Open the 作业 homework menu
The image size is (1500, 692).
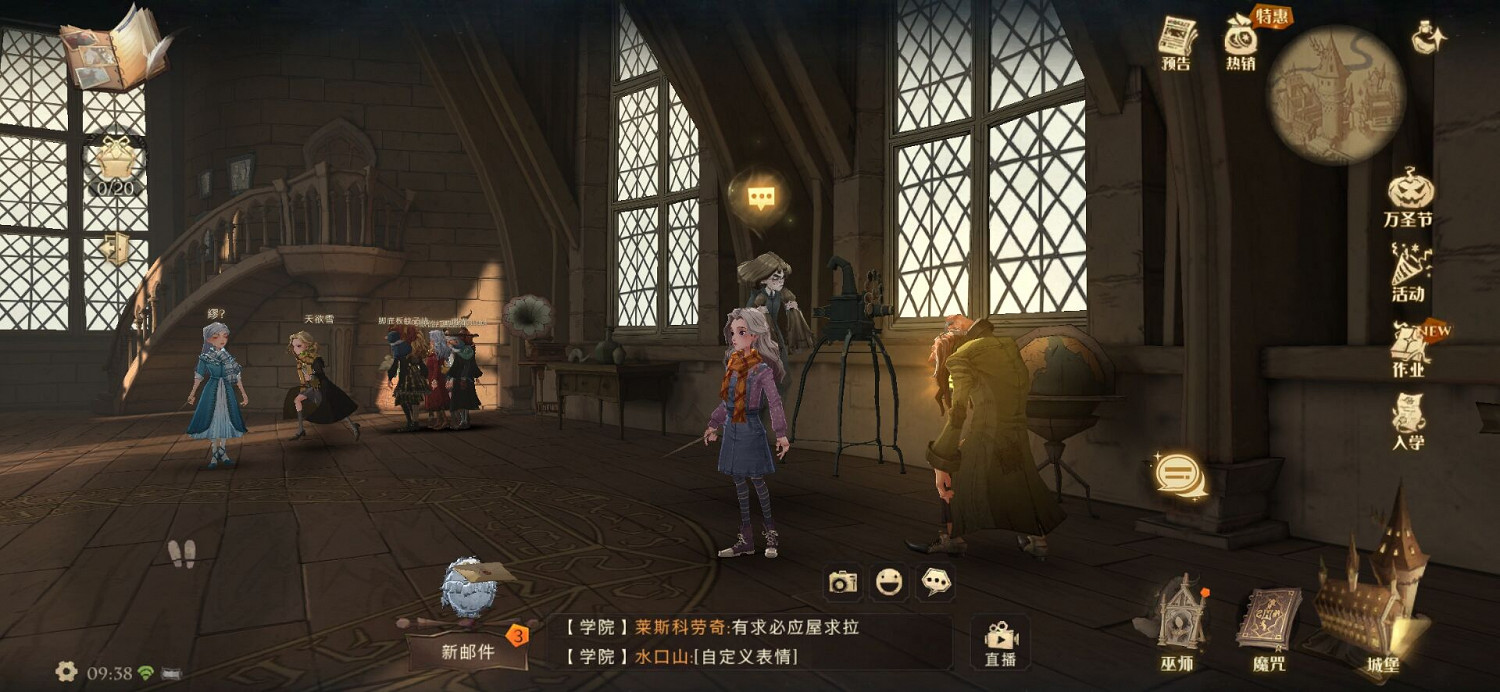pos(1409,346)
